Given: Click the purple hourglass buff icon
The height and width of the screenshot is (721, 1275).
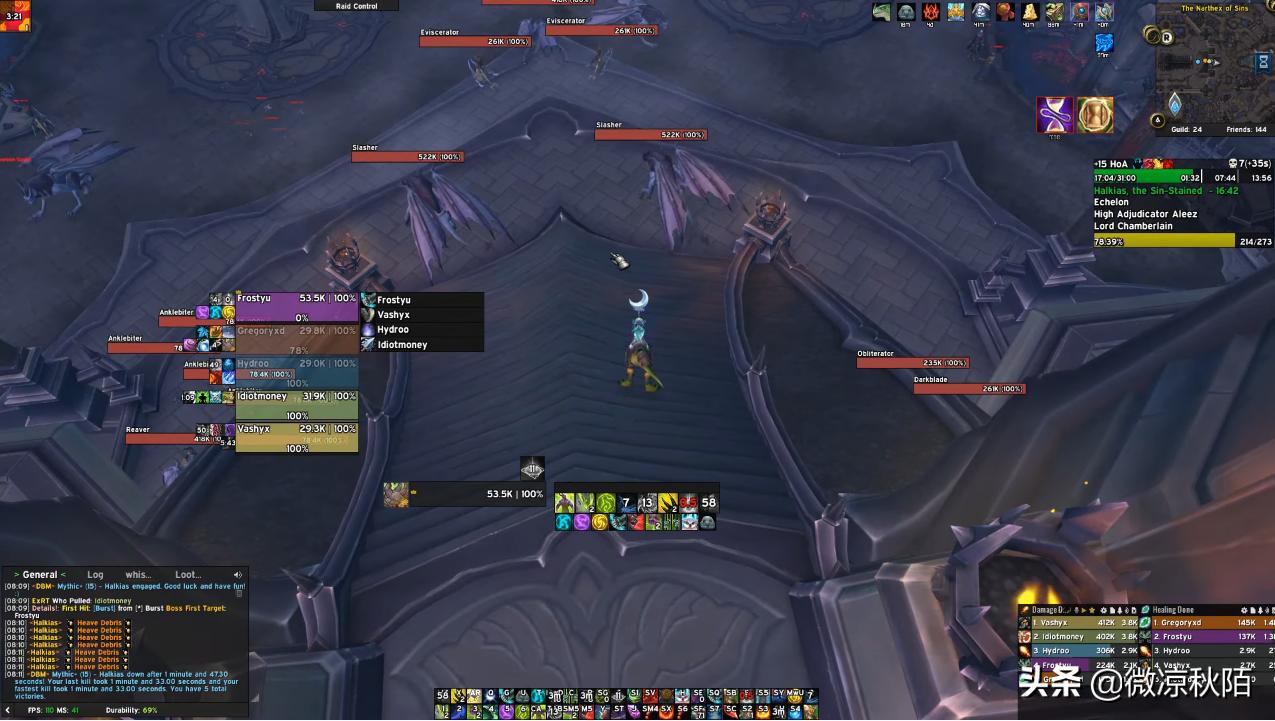Looking at the screenshot, I should [x=1055, y=115].
